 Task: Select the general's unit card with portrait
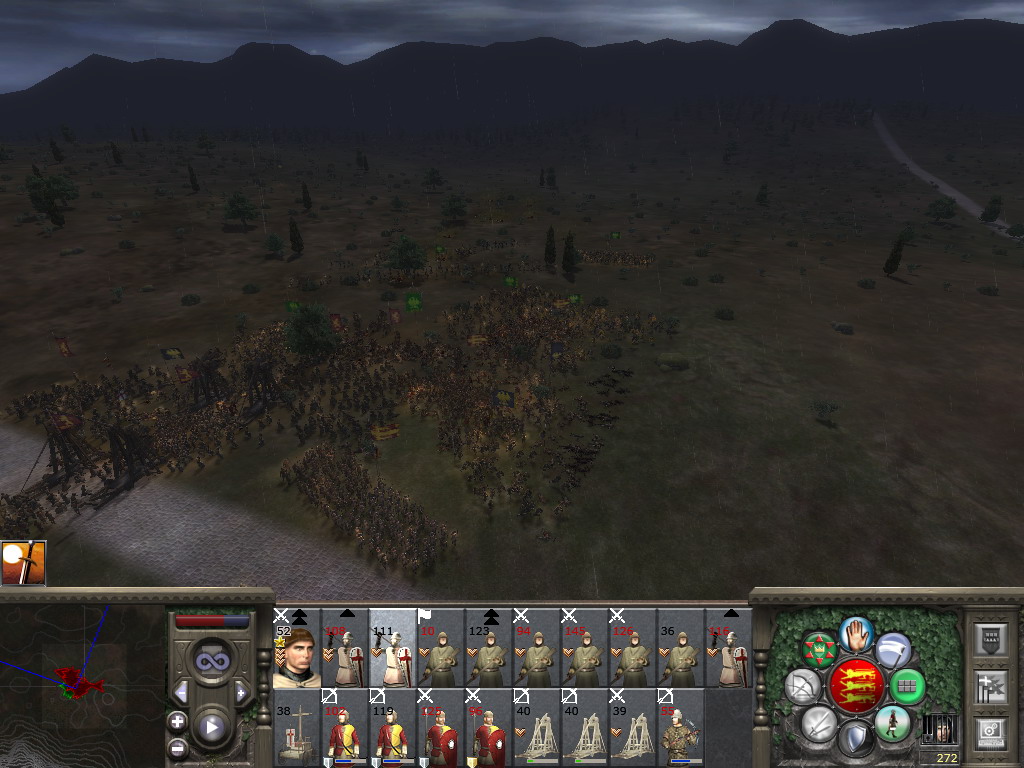[x=296, y=648]
